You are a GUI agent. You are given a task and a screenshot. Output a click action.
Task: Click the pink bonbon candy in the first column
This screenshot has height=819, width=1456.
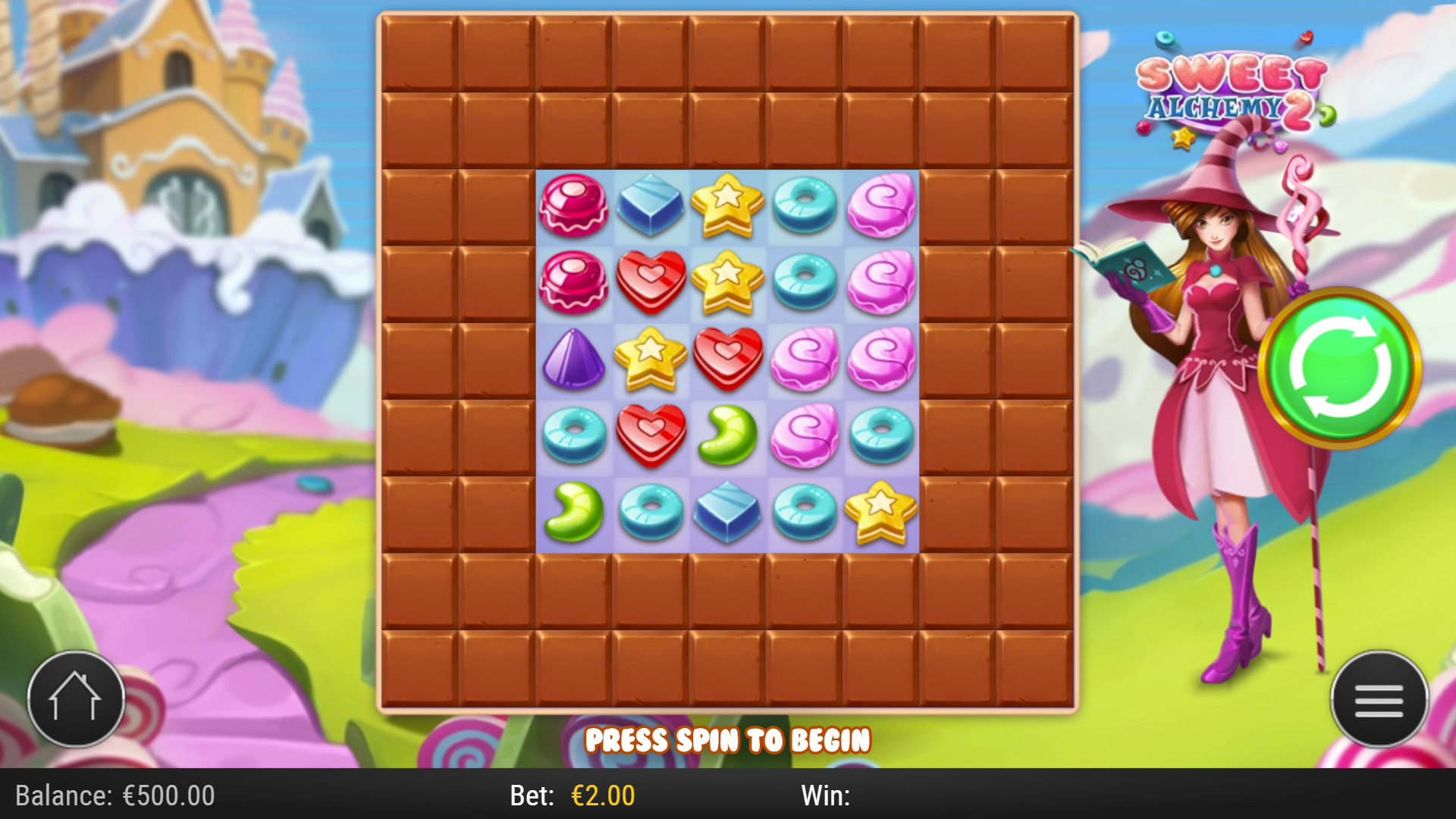tap(574, 205)
